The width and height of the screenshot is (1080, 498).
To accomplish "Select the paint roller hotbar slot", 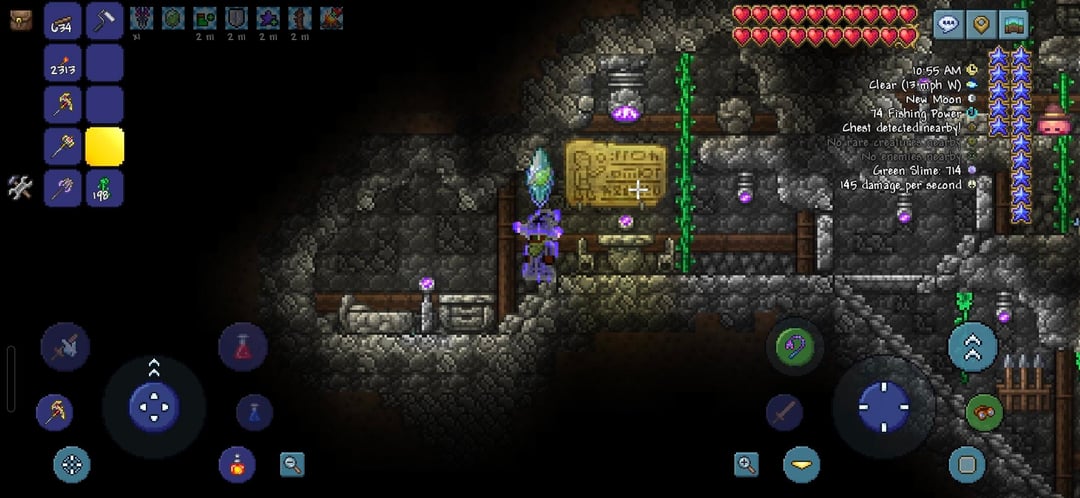I will [x=104, y=21].
